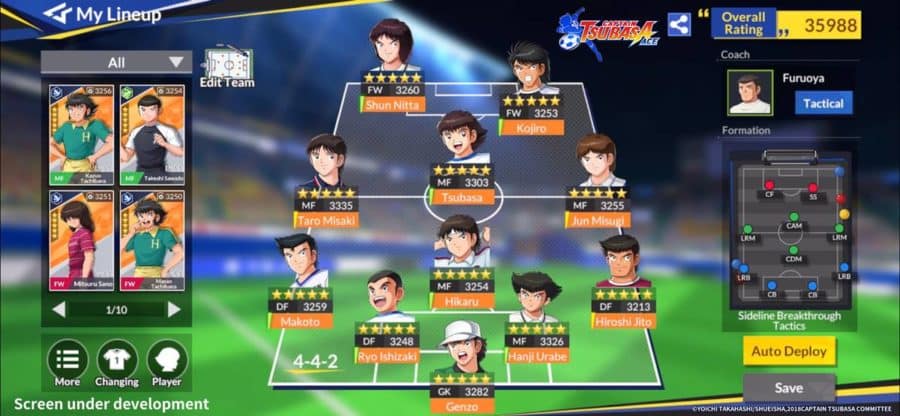
Task: Open the Player list button
Action: coord(167,363)
